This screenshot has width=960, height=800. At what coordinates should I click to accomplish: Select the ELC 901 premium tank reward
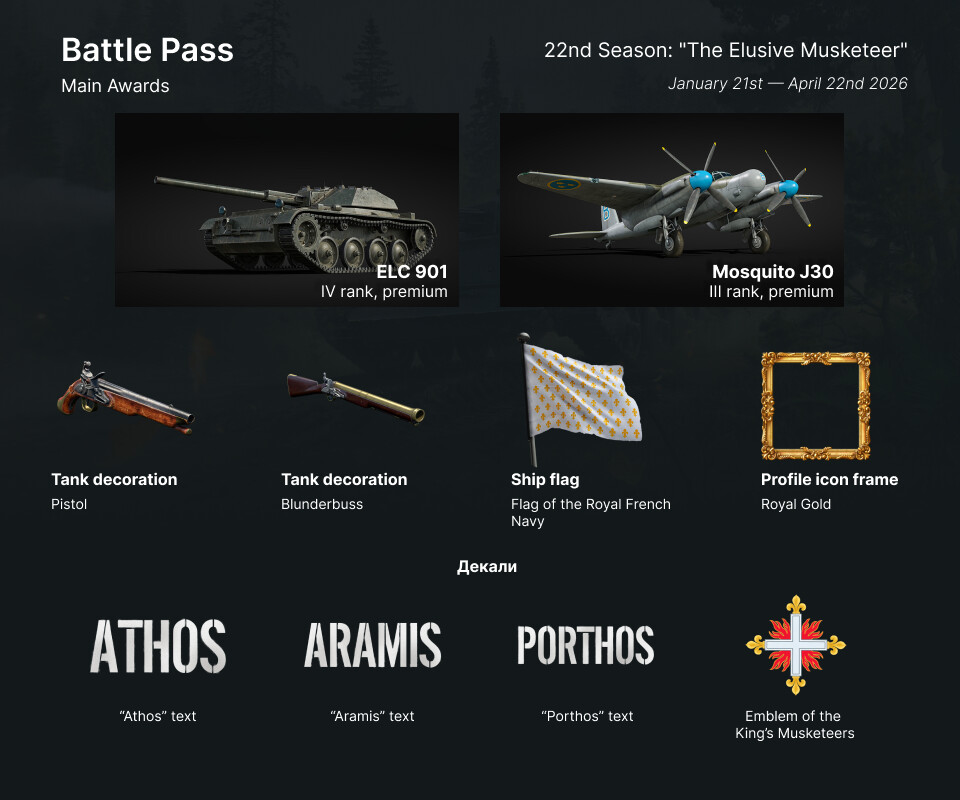point(287,210)
